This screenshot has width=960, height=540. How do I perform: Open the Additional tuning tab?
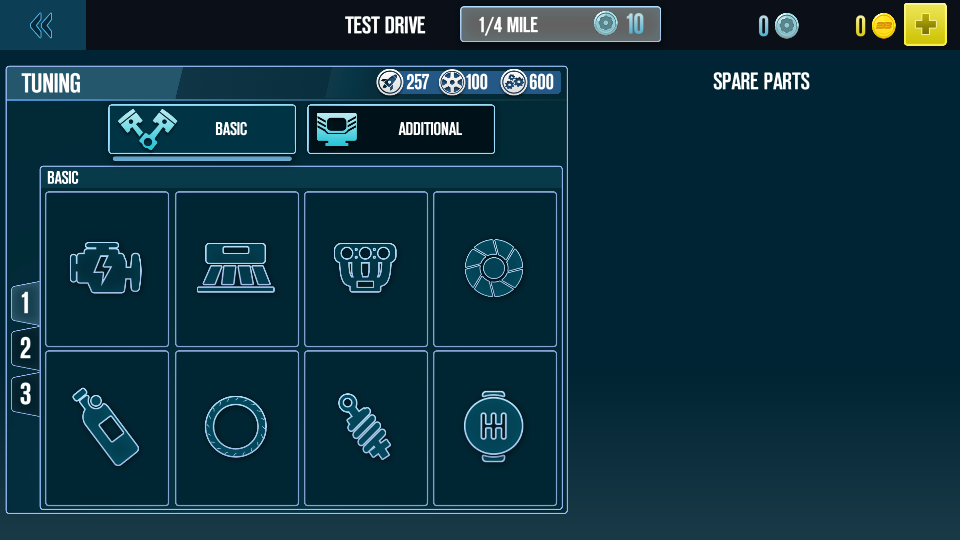tap(400, 129)
